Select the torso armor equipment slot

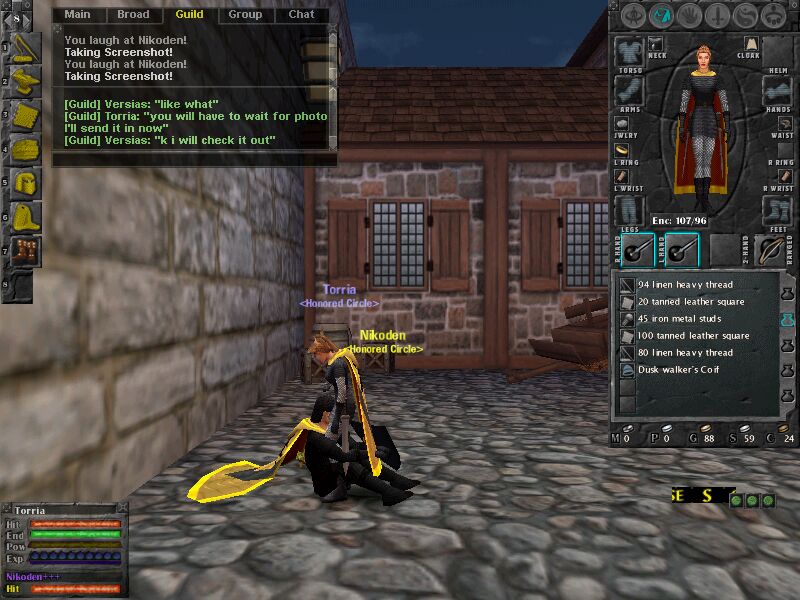pos(630,52)
